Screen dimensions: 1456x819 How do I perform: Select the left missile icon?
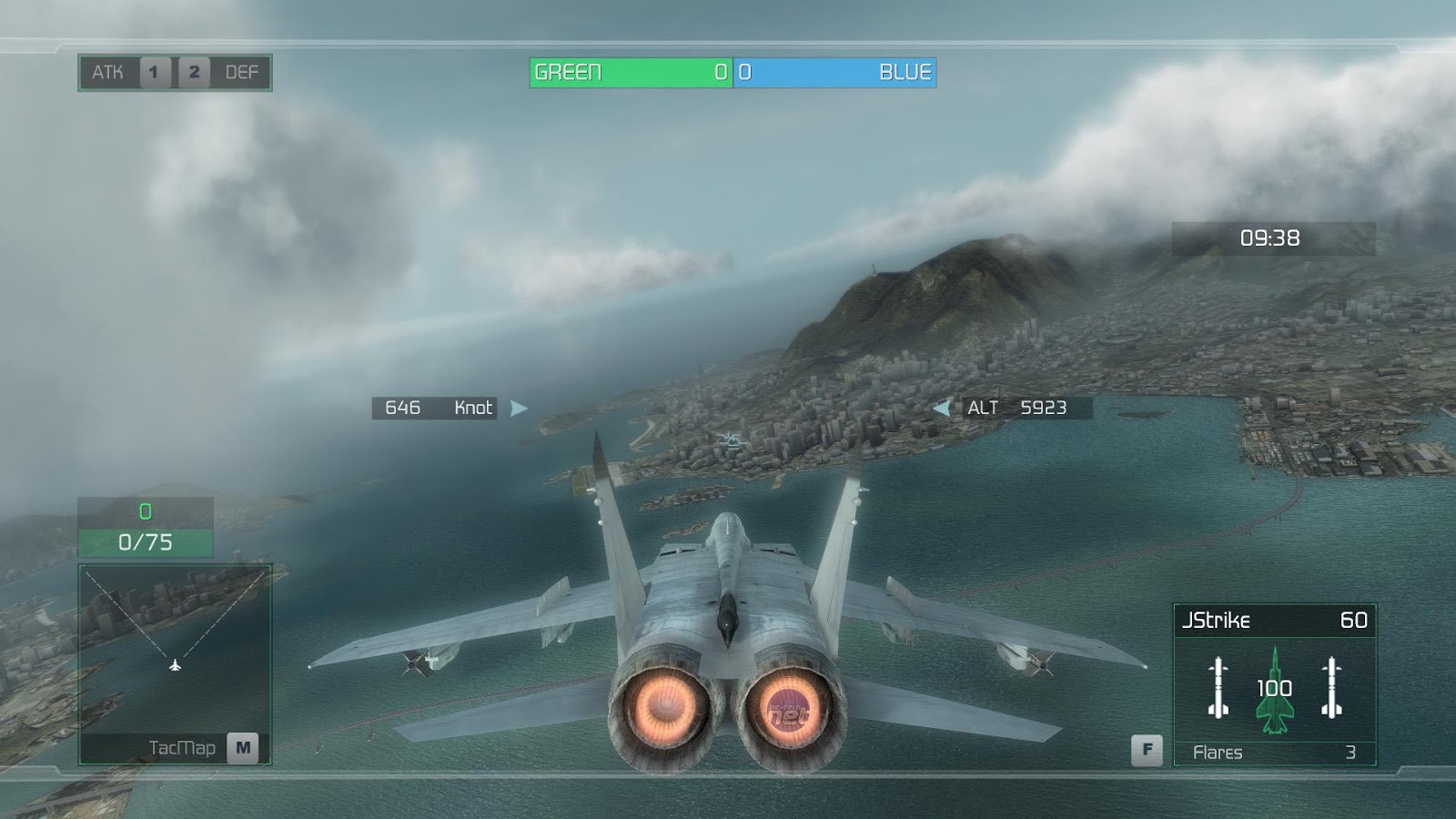pos(1218,687)
